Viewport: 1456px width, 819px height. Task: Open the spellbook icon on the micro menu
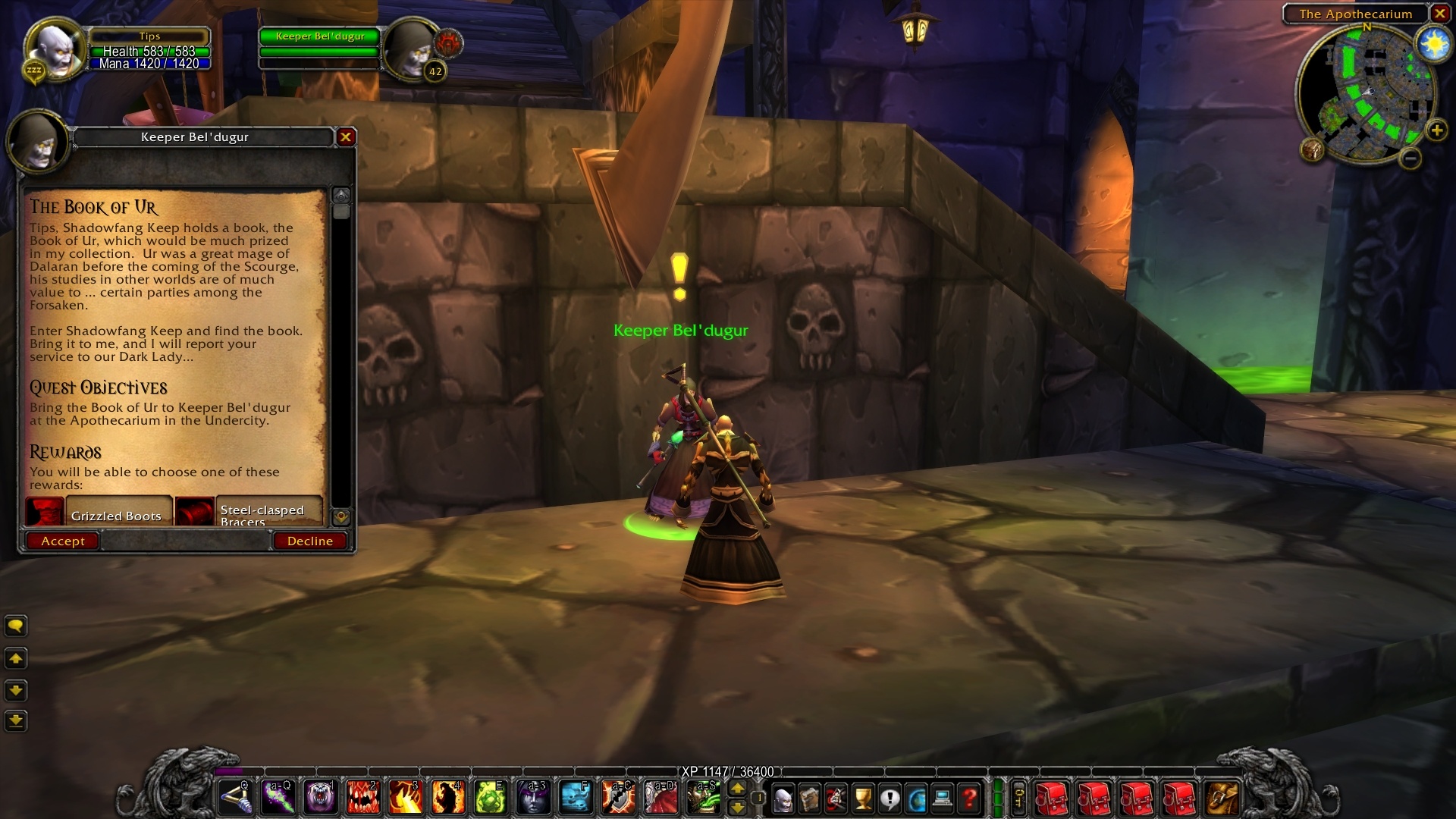[810, 798]
